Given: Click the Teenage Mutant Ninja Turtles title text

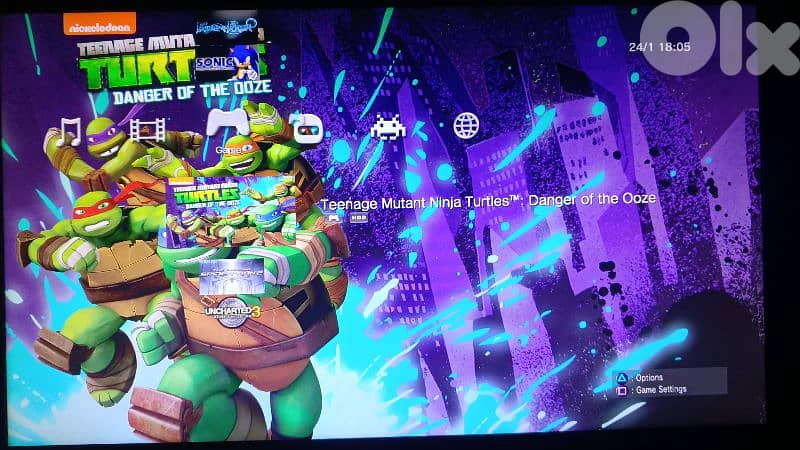Looking at the screenshot, I should pos(488,199).
